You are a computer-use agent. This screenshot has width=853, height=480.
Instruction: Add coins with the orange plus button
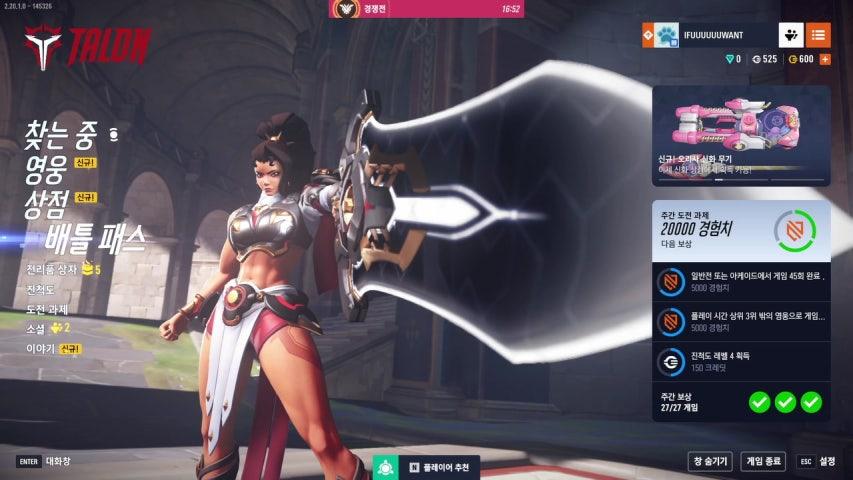(825, 59)
